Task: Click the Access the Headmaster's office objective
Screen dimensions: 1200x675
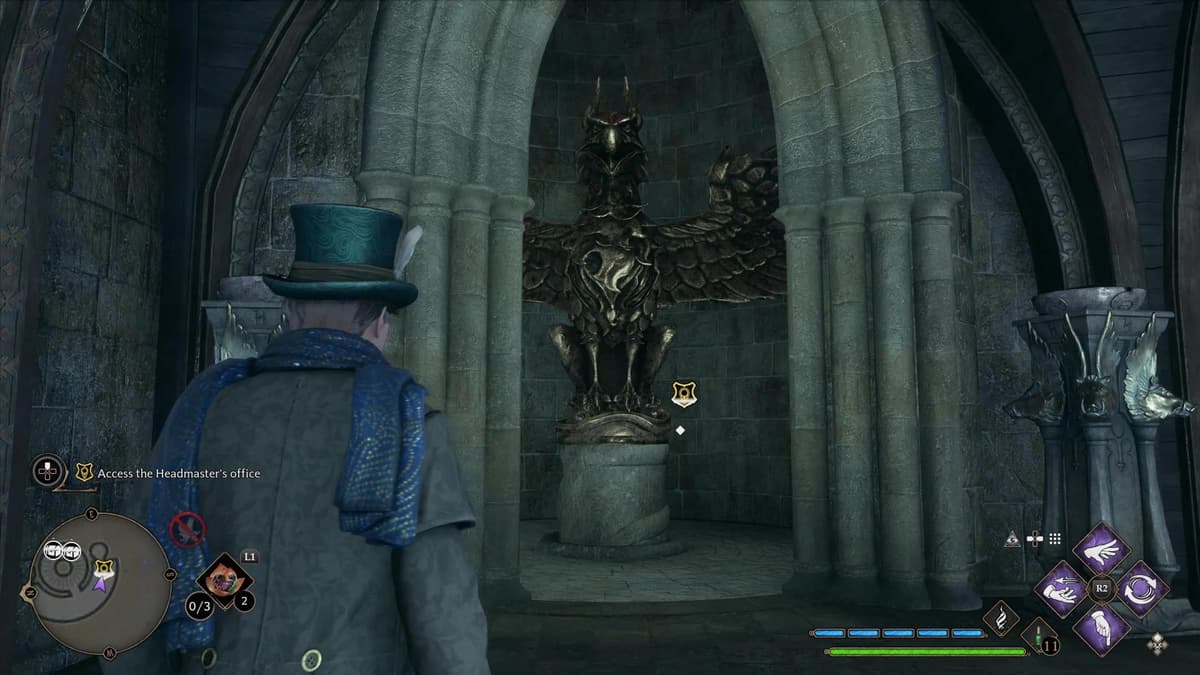Action: [178, 472]
